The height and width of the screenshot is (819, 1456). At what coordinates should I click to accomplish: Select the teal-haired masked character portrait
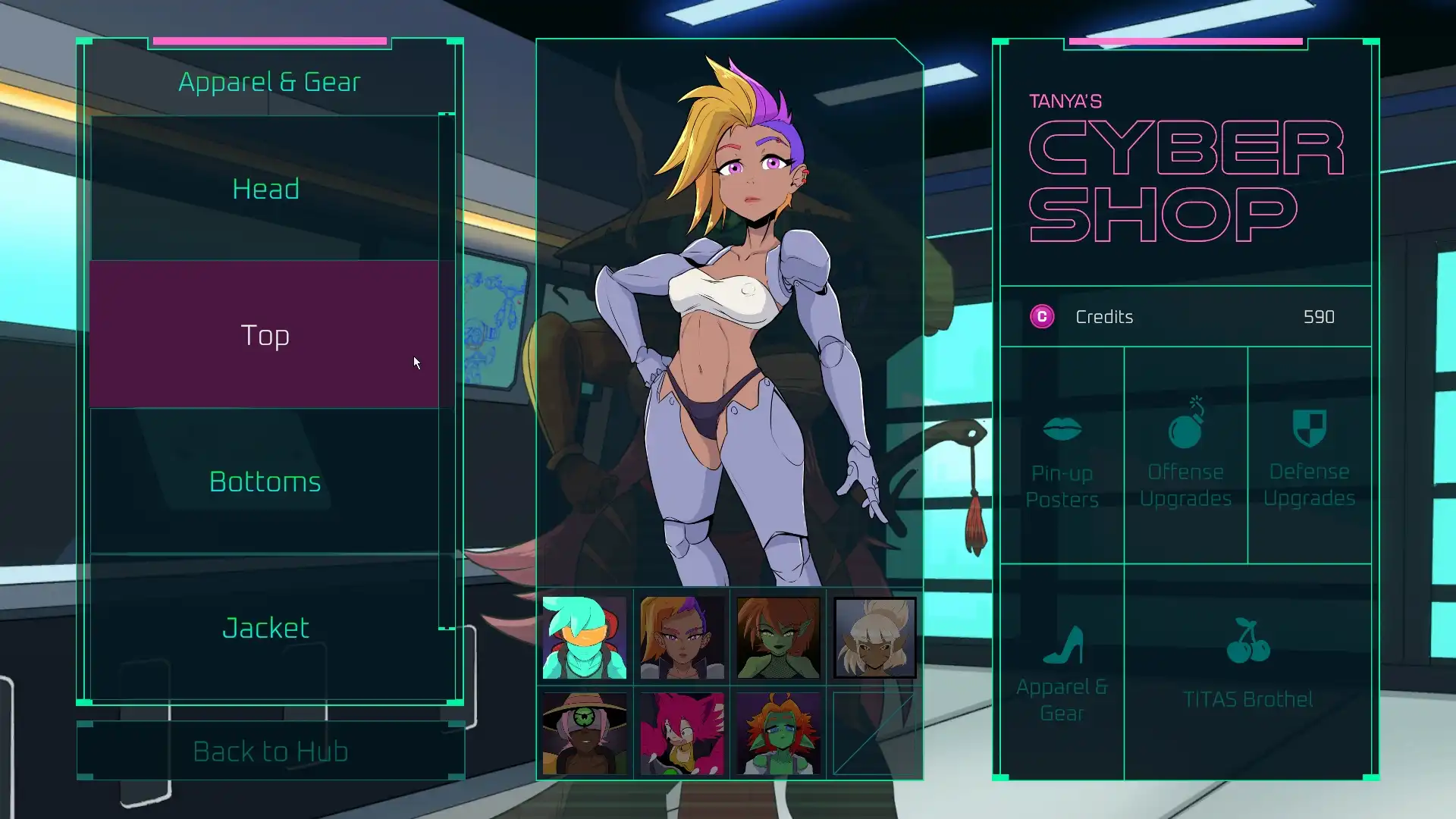584,637
